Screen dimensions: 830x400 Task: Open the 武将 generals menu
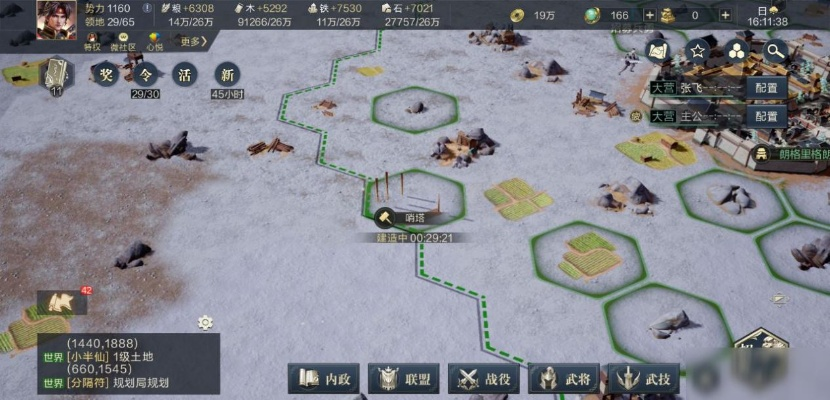click(564, 379)
